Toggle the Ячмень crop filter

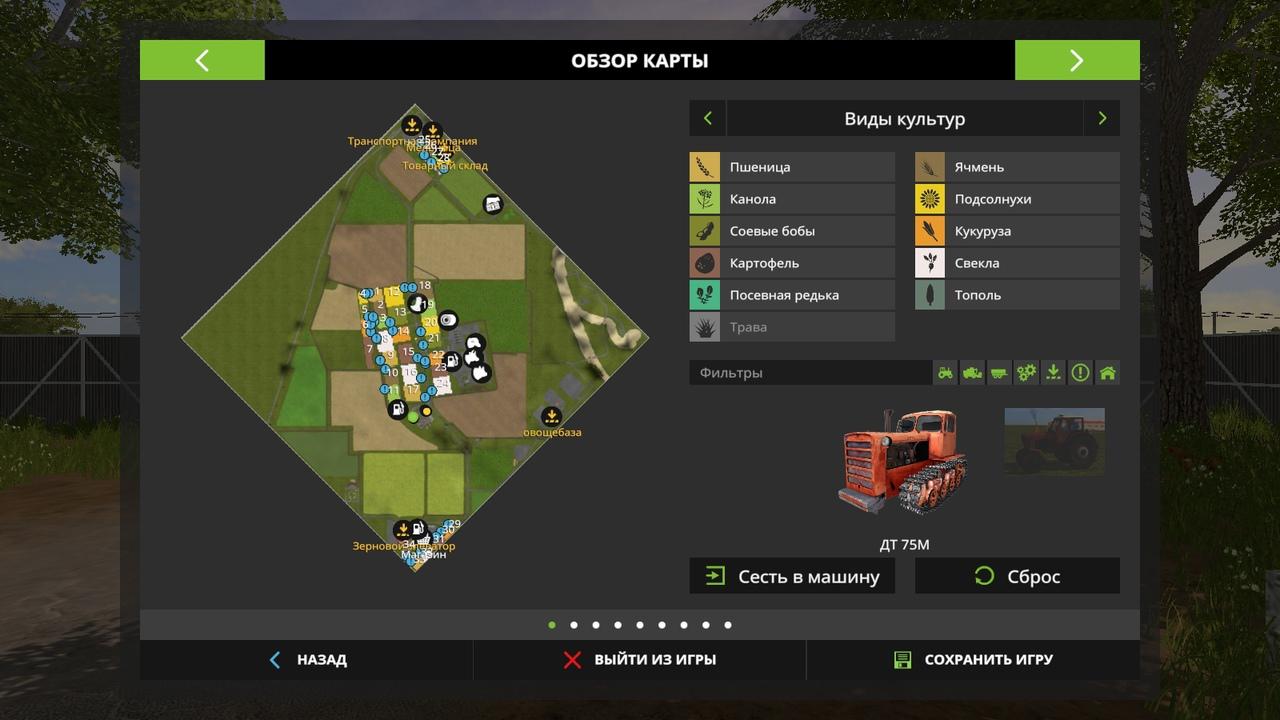coord(1017,167)
